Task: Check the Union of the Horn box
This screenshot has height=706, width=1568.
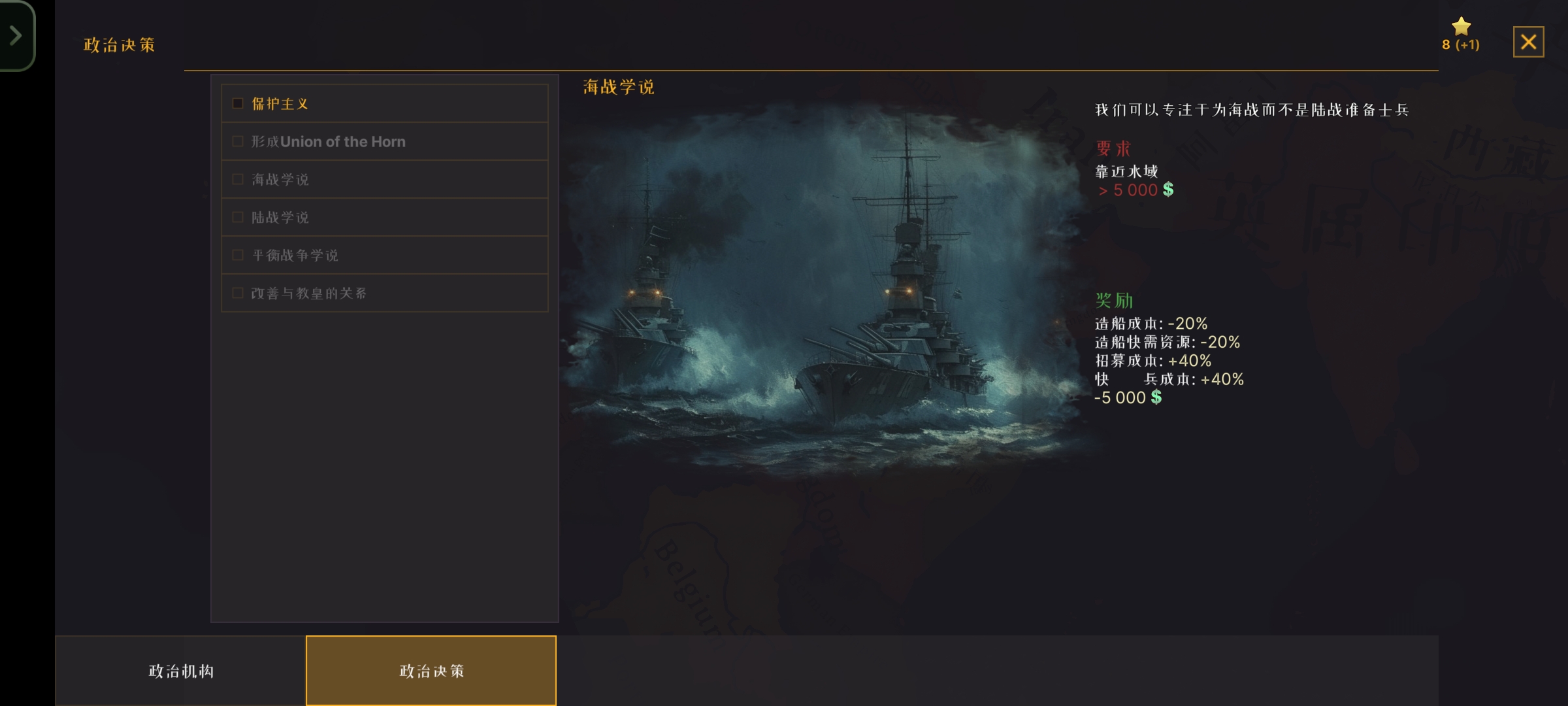Action: click(x=238, y=141)
